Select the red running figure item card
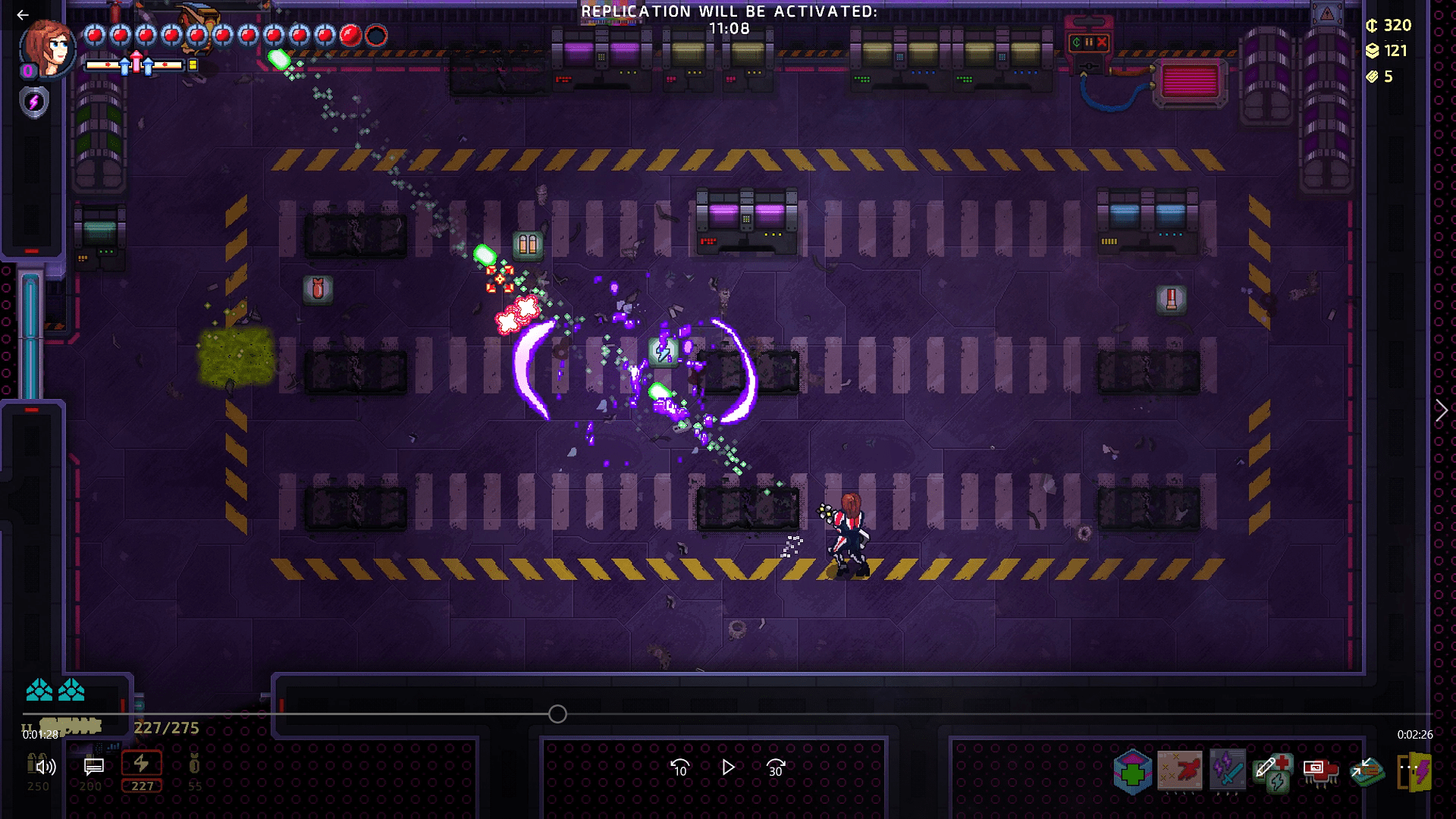 pos(1180,770)
